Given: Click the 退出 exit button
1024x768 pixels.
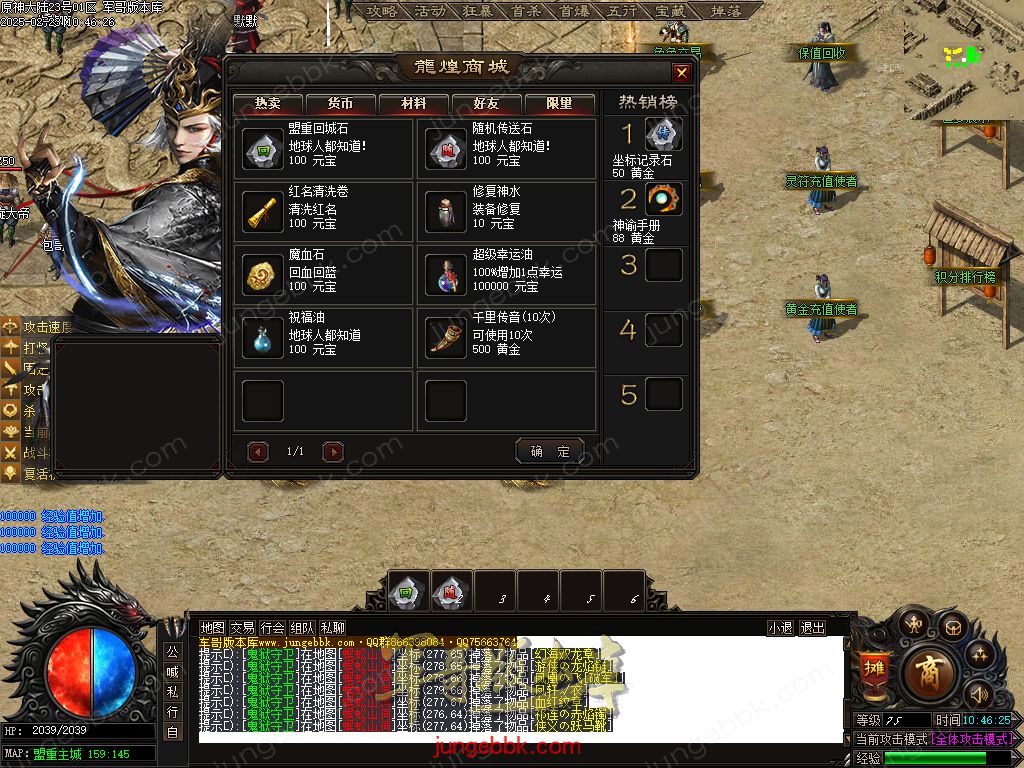Looking at the screenshot, I should [x=812, y=628].
